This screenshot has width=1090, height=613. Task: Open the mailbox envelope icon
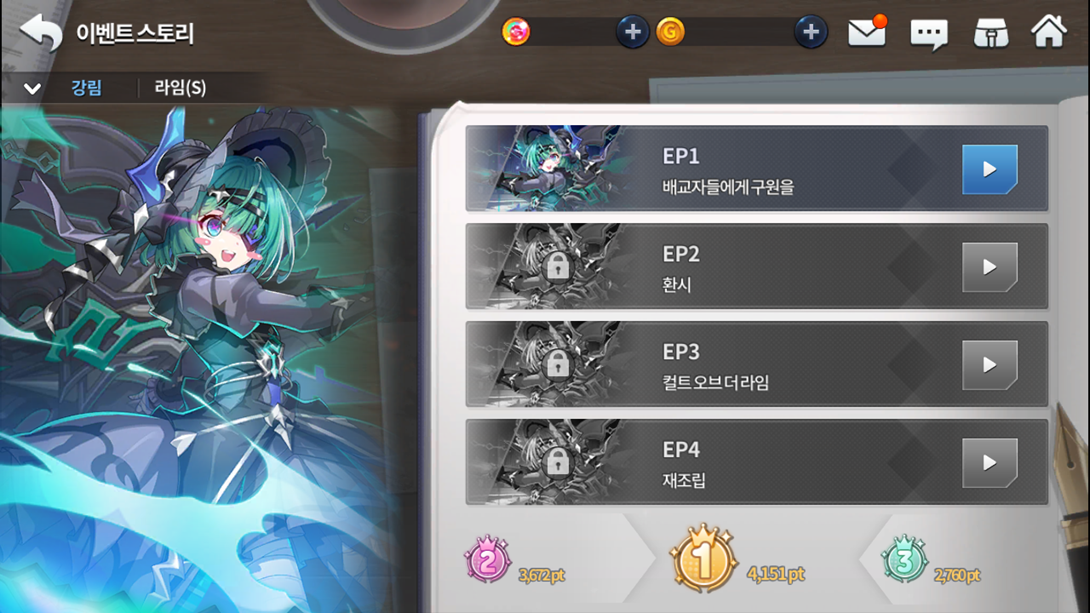[x=866, y=33]
